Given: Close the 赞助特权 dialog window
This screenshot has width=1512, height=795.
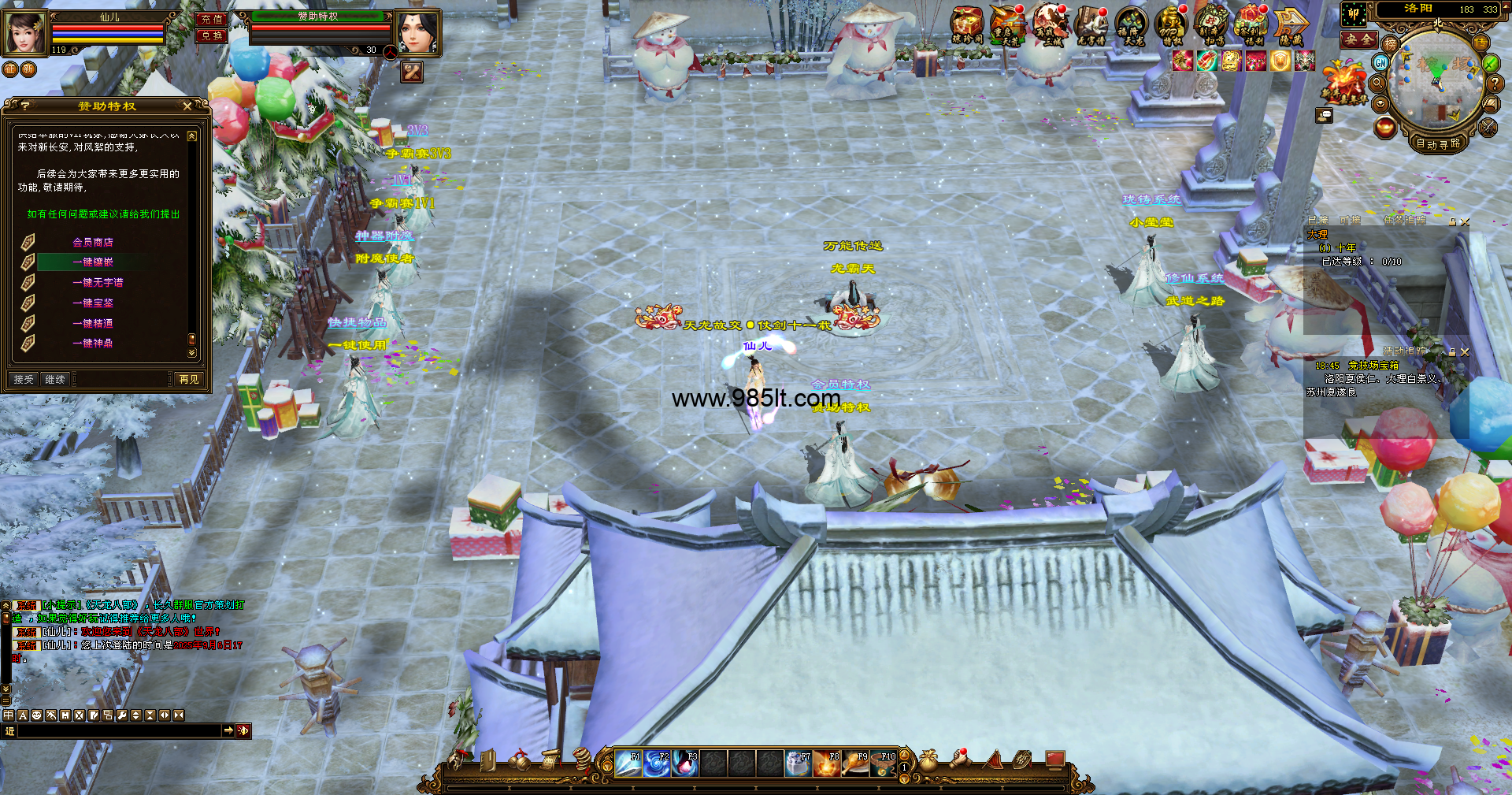Looking at the screenshot, I should tap(187, 106).
